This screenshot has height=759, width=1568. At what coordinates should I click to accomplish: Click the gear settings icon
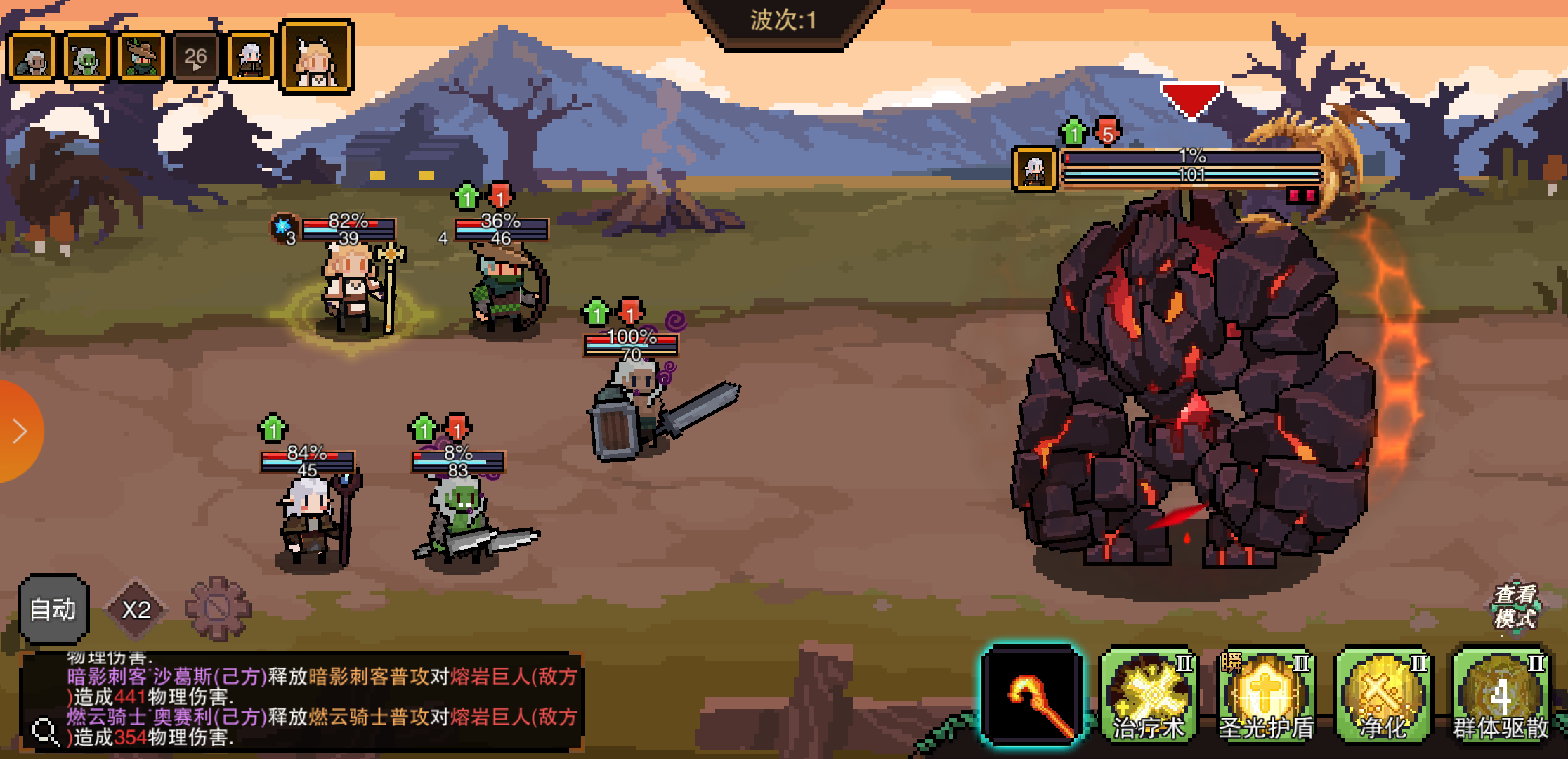click(x=218, y=609)
